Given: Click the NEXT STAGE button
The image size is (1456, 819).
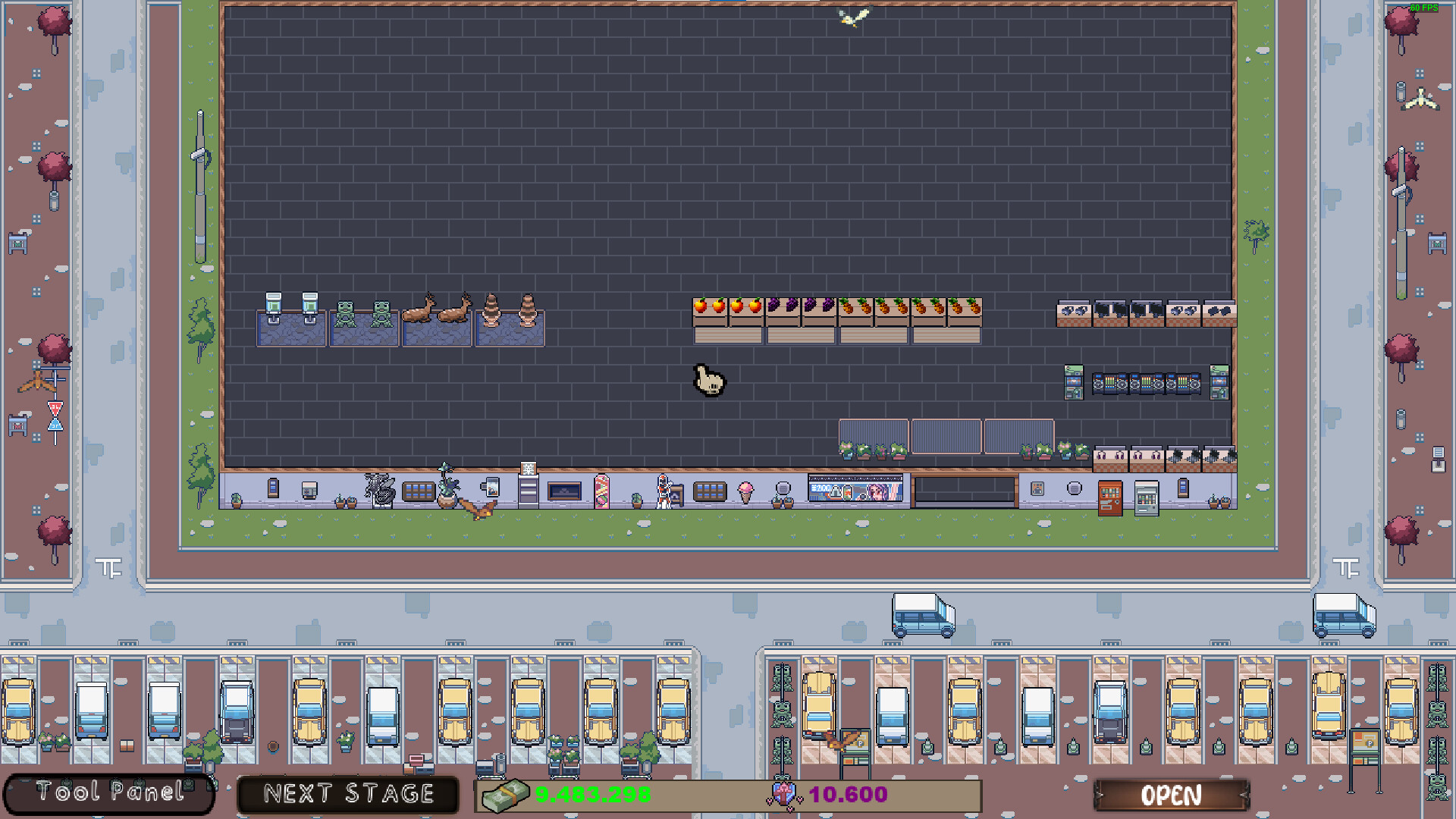Looking at the screenshot, I should pyautogui.click(x=347, y=793).
